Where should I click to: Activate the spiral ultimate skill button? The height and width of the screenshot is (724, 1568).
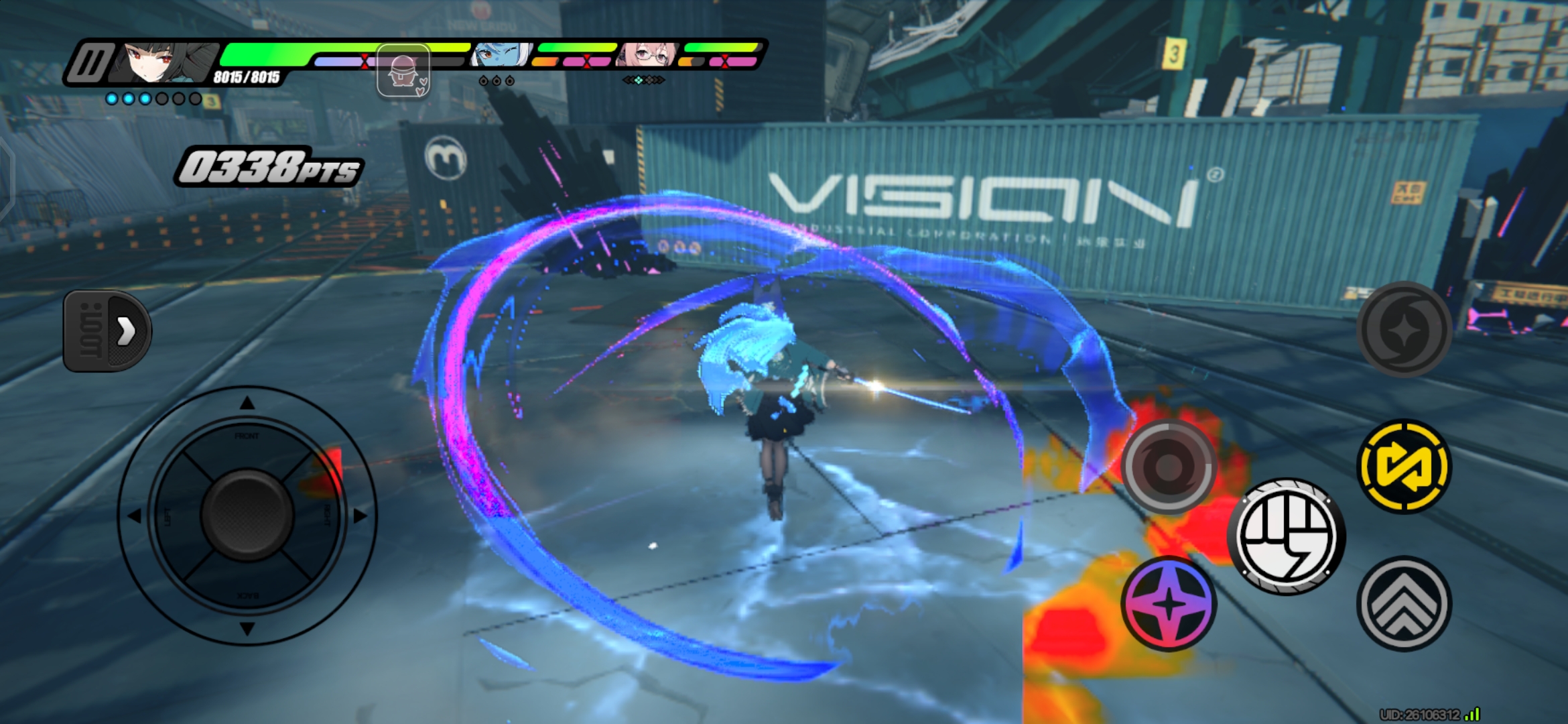pos(1169,466)
